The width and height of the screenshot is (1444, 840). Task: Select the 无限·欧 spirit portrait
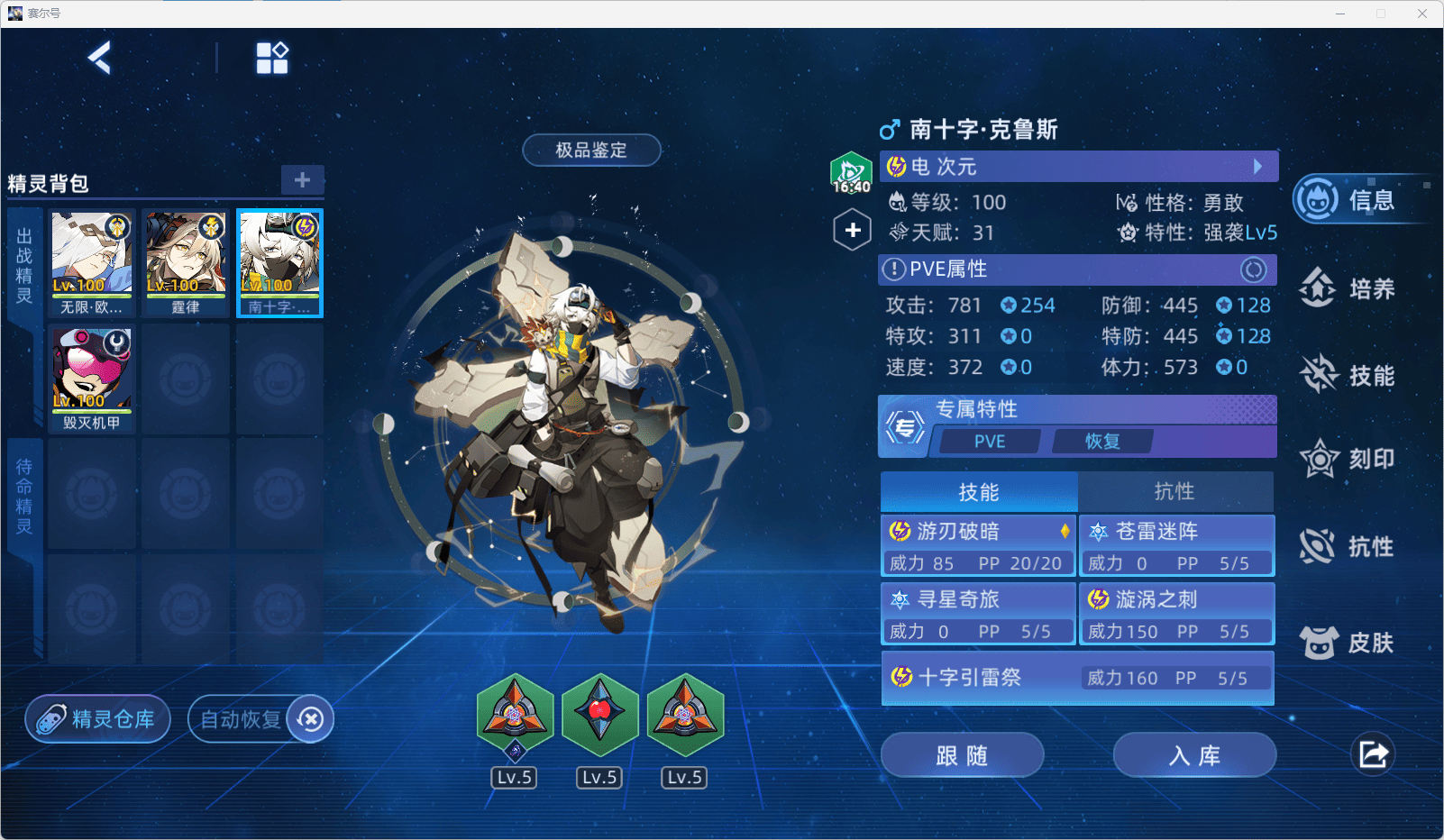coord(92,263)
